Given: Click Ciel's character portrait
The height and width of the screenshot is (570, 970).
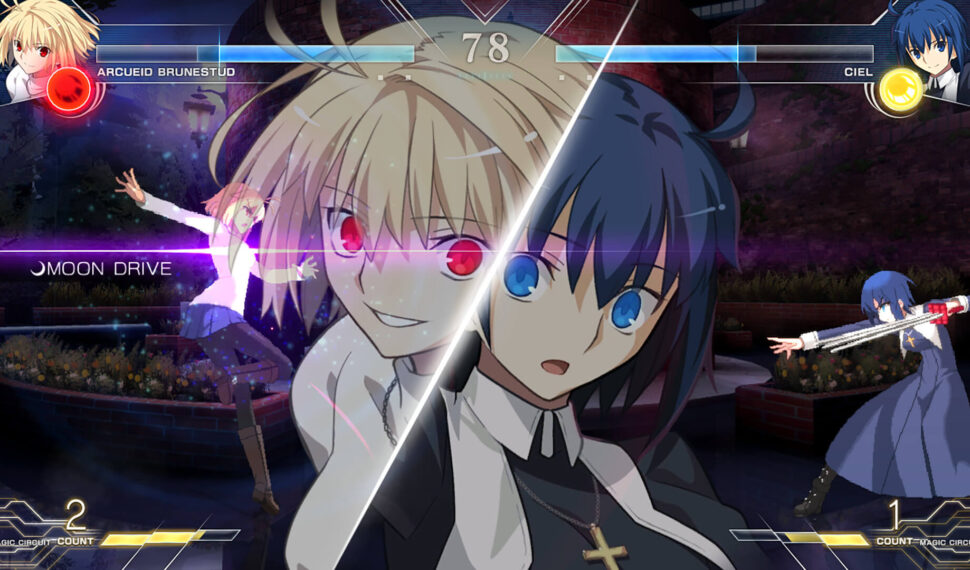Looking at the screenshot, I should tap(932, 40).
